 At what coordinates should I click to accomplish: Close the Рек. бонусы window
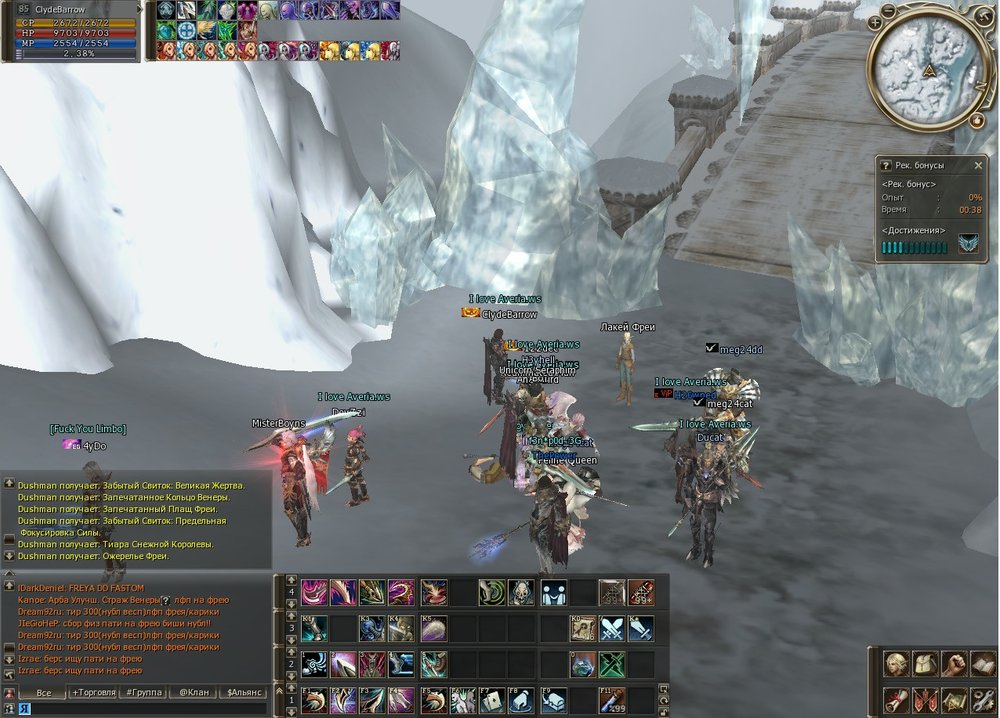pos(979,165)
